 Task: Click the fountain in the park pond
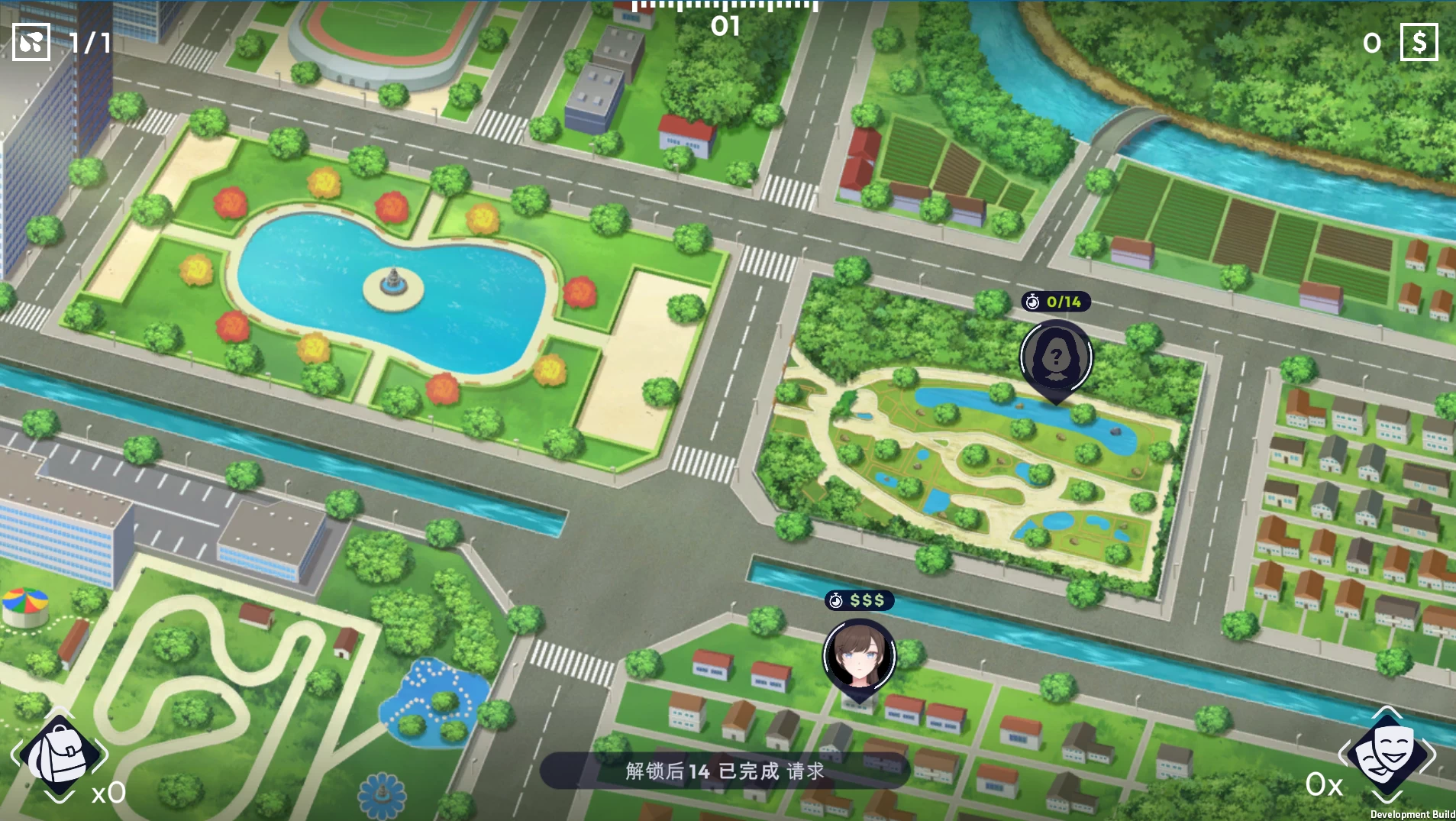(x=392, y=283)
